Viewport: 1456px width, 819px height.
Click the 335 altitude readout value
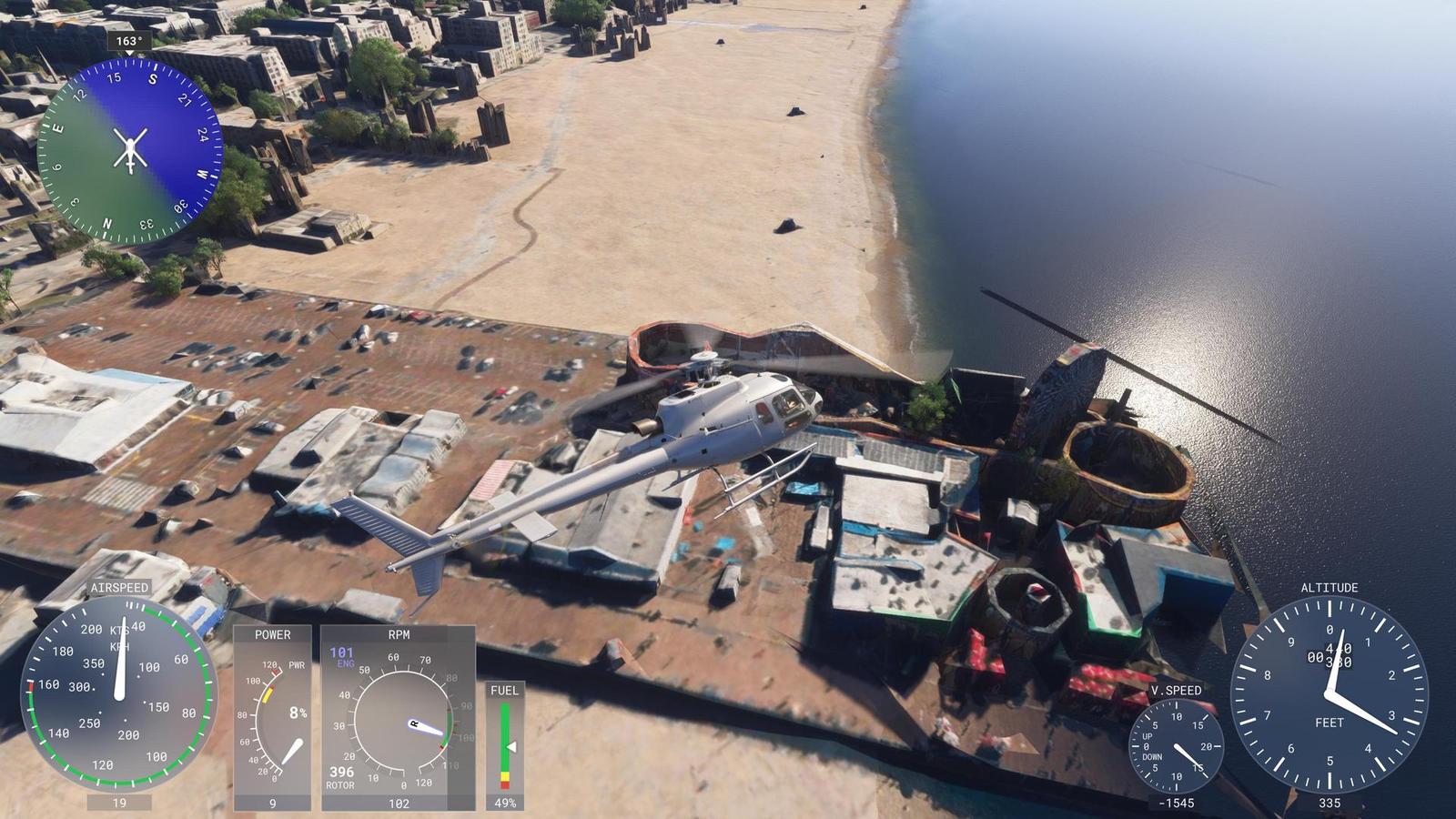click(x=1329, y=803)
